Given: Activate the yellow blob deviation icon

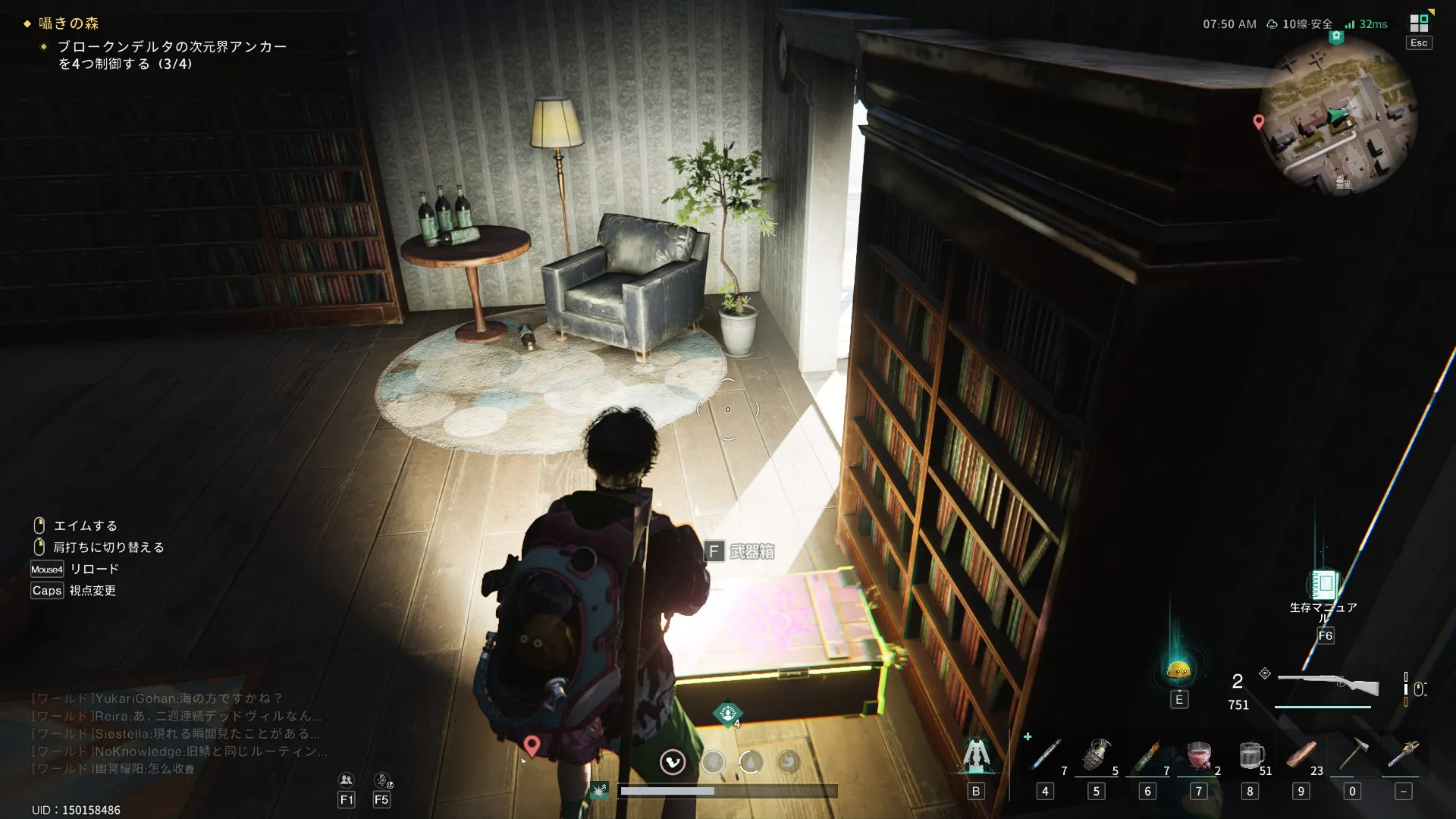Looking at the screenshot, I should (1178, 670).
